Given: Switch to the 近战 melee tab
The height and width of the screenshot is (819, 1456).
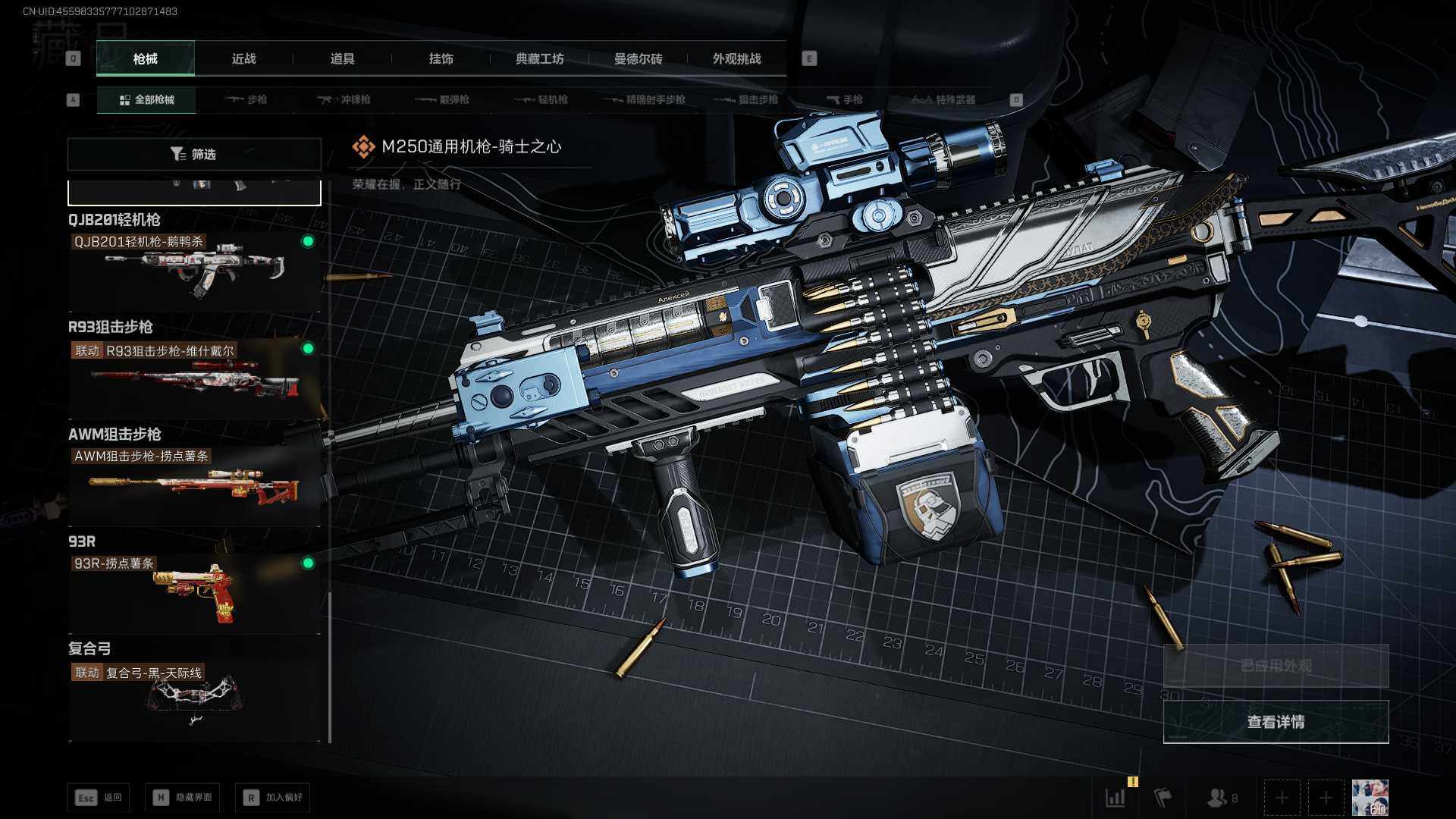Looking at the screenshot, I should click(243, 58).
